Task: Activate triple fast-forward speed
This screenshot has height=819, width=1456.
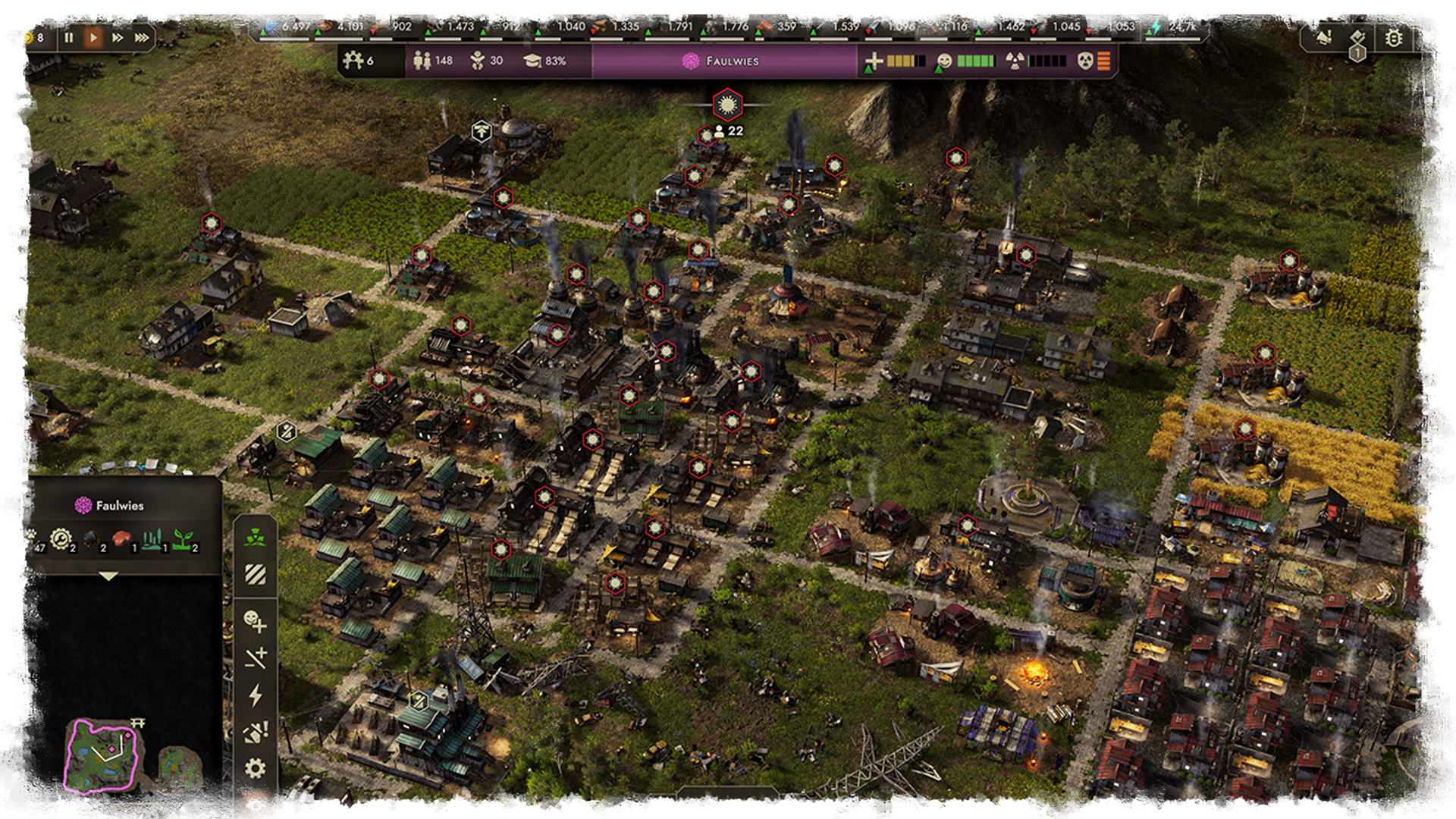Action: point(142,37)
